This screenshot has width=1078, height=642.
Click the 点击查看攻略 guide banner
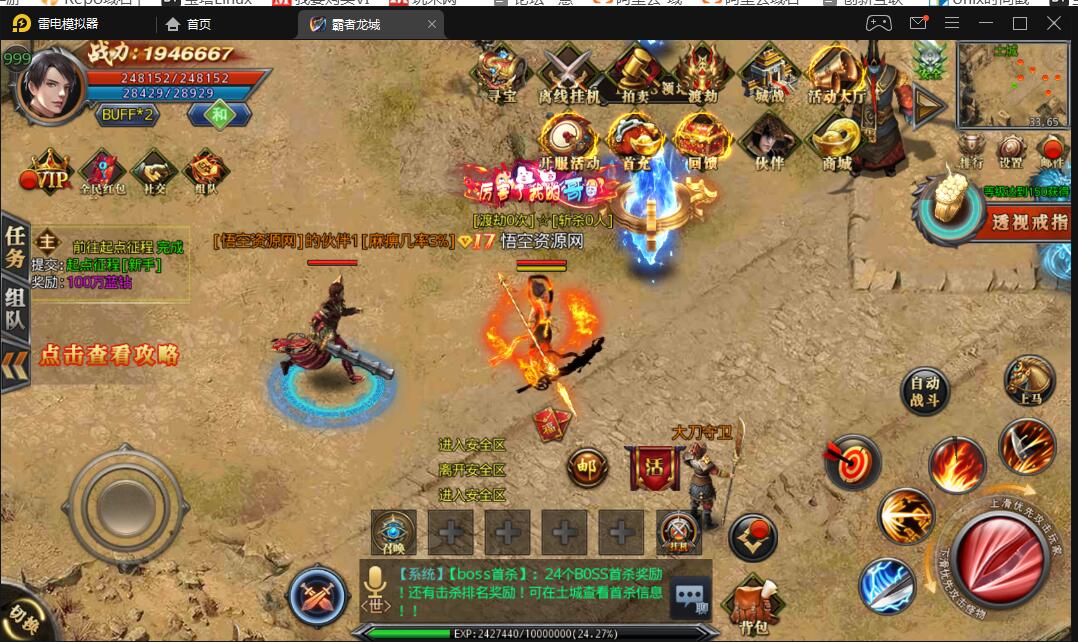[108, 355]
